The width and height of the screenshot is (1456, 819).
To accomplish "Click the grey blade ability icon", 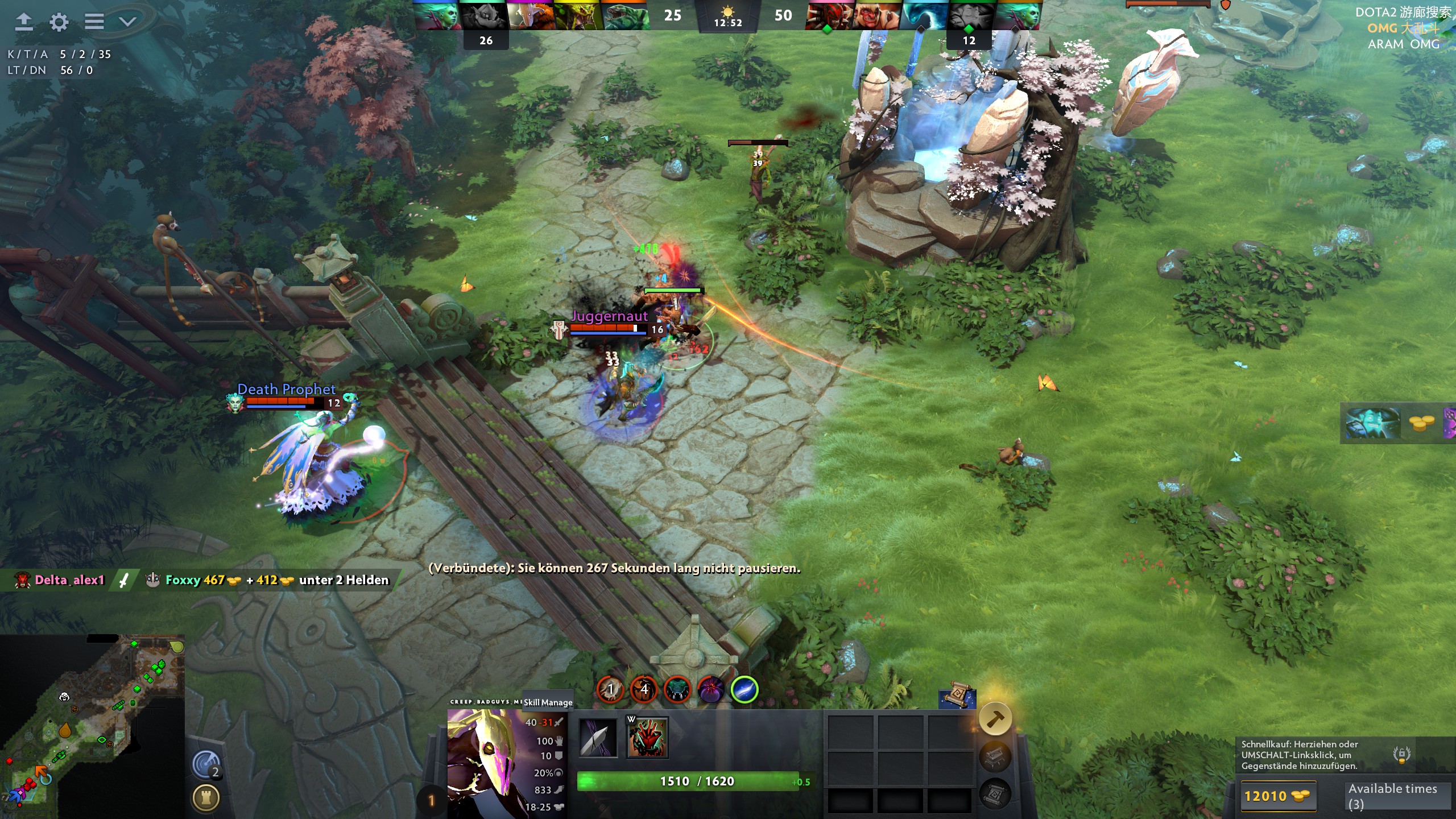I will coord(598,738).
